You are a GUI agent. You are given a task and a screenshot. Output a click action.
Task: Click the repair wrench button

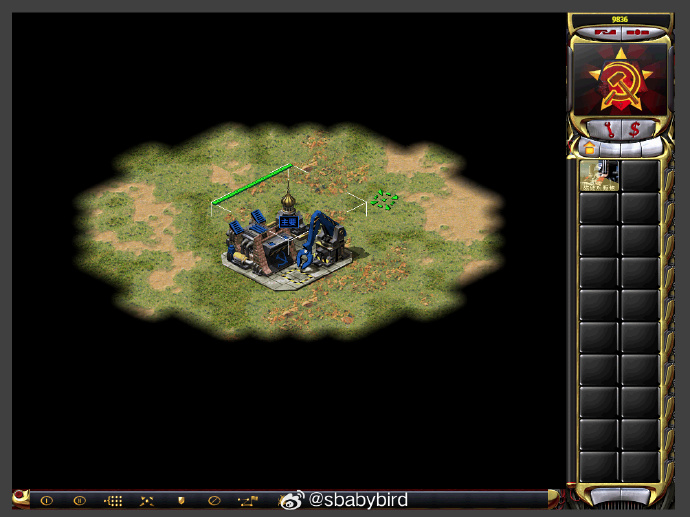point(609,128)
